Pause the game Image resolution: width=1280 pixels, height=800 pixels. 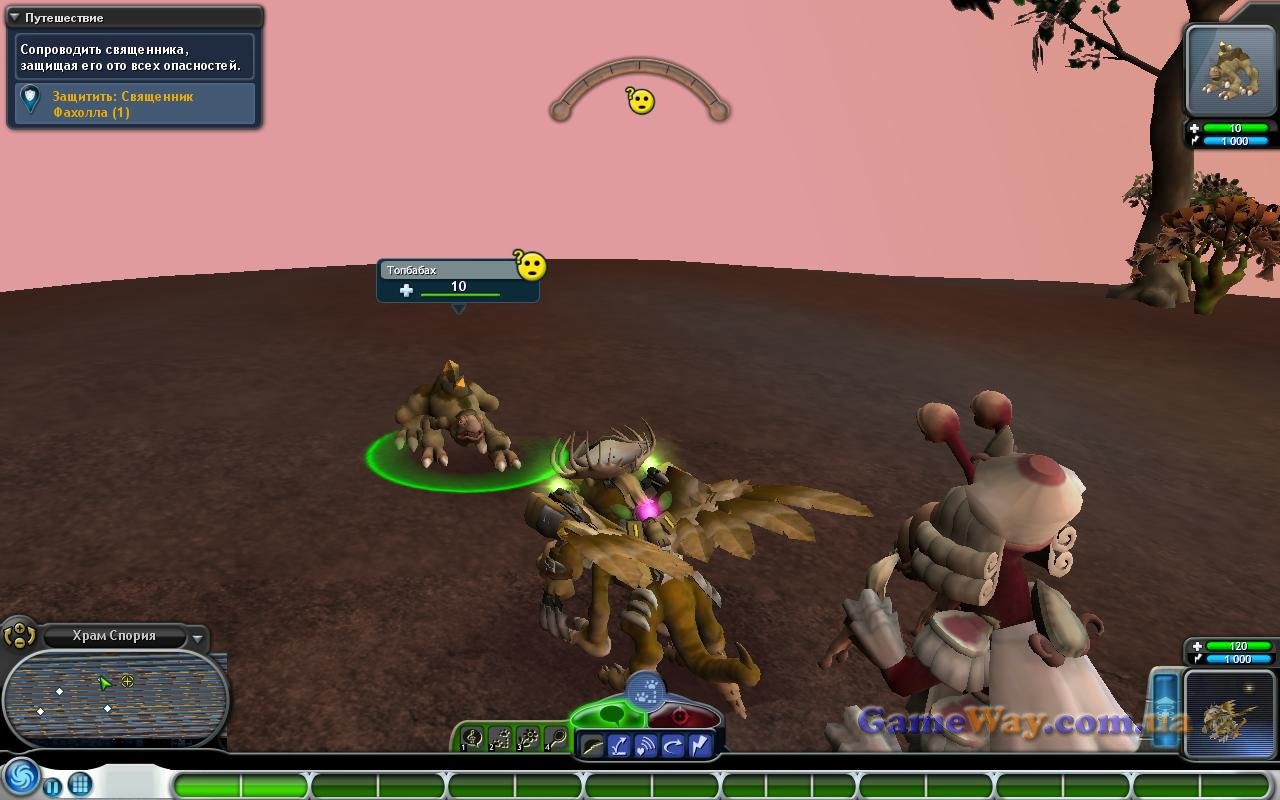coord(53,786)
